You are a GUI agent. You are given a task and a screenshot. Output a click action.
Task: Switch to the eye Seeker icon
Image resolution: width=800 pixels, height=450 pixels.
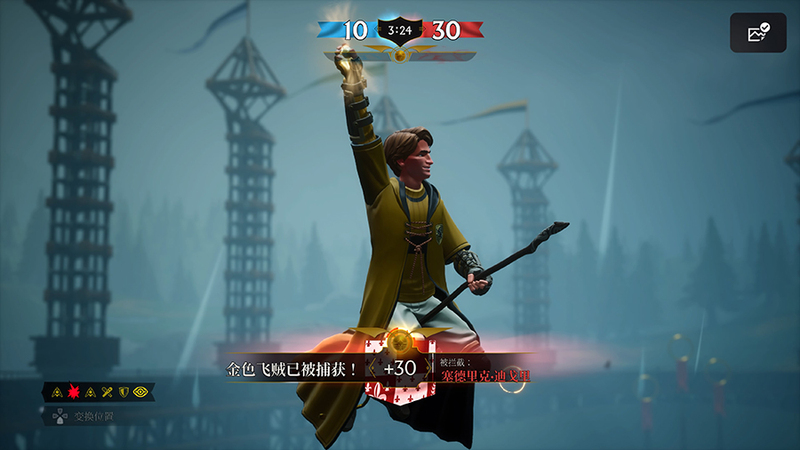click(x=140, y=391)
